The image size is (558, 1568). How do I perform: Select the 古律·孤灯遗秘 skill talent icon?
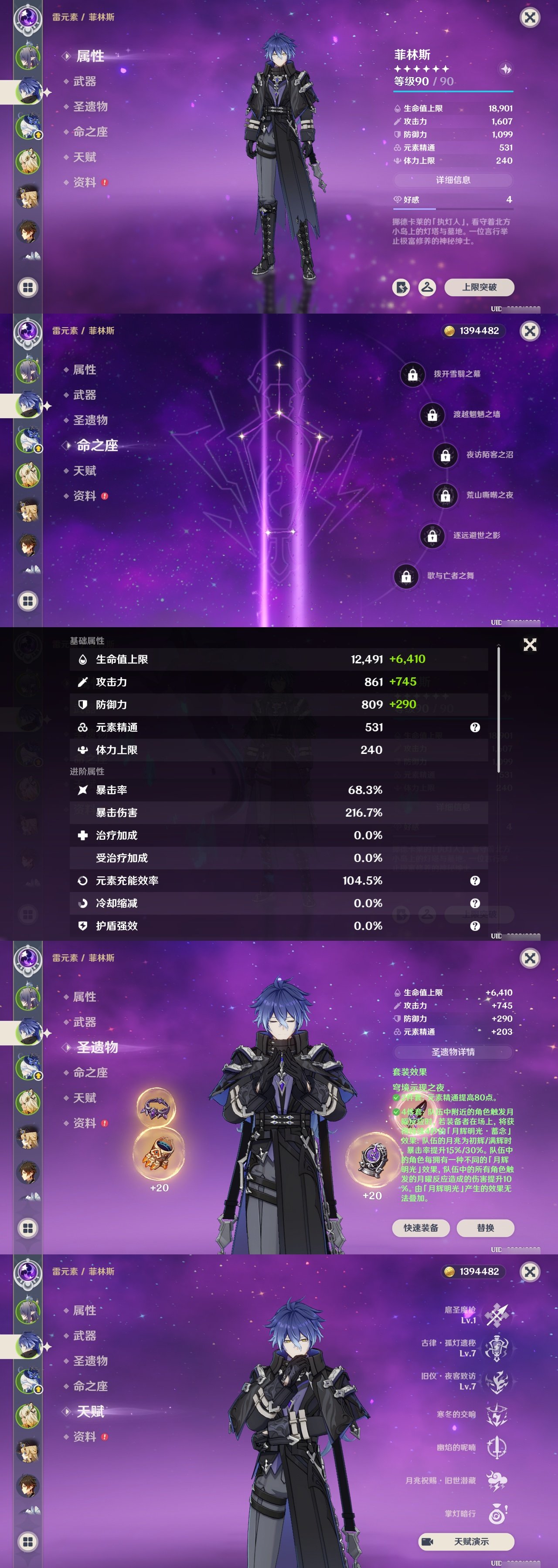497,1349
